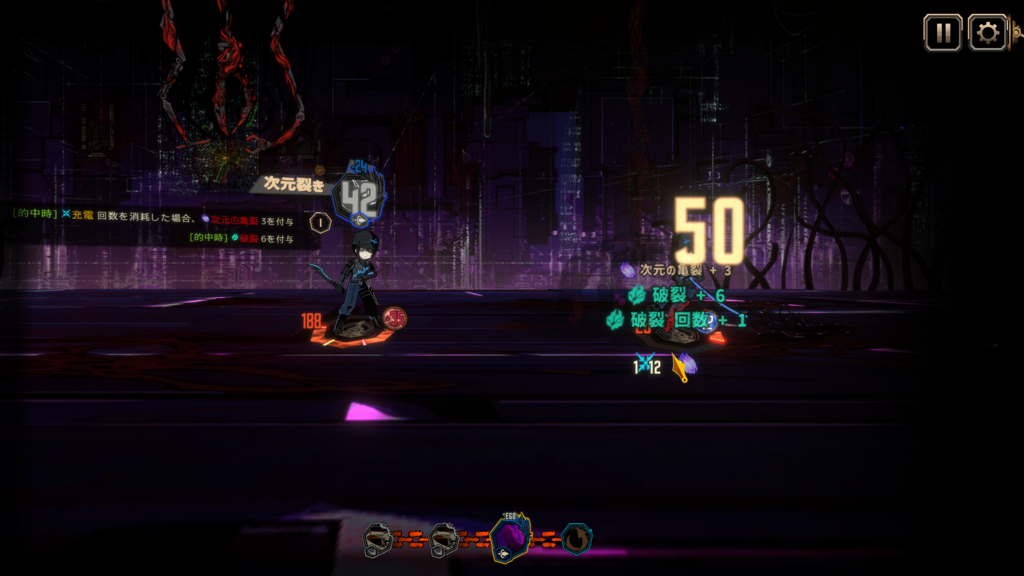1024x576 pixels.
Task: Click the circular arrow skill icon
Action: click(576, 540)
